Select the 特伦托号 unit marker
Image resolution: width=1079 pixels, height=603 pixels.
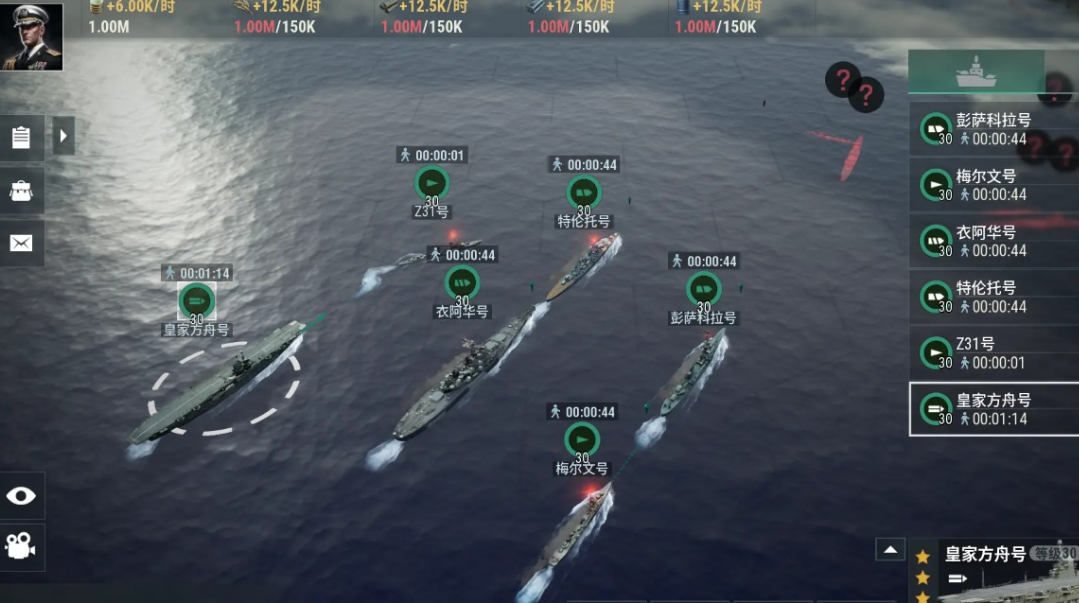[x=583, y=192]
